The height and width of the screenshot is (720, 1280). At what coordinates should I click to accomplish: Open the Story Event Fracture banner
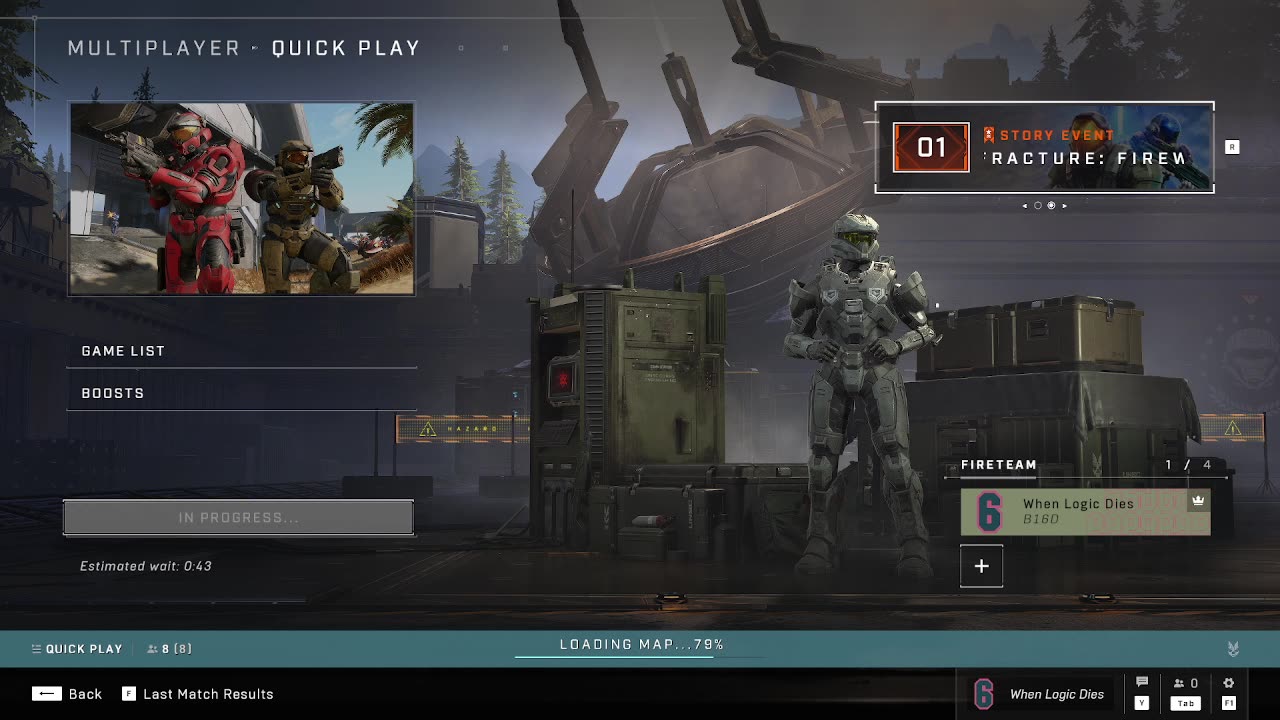click(x=1044, y=147)
